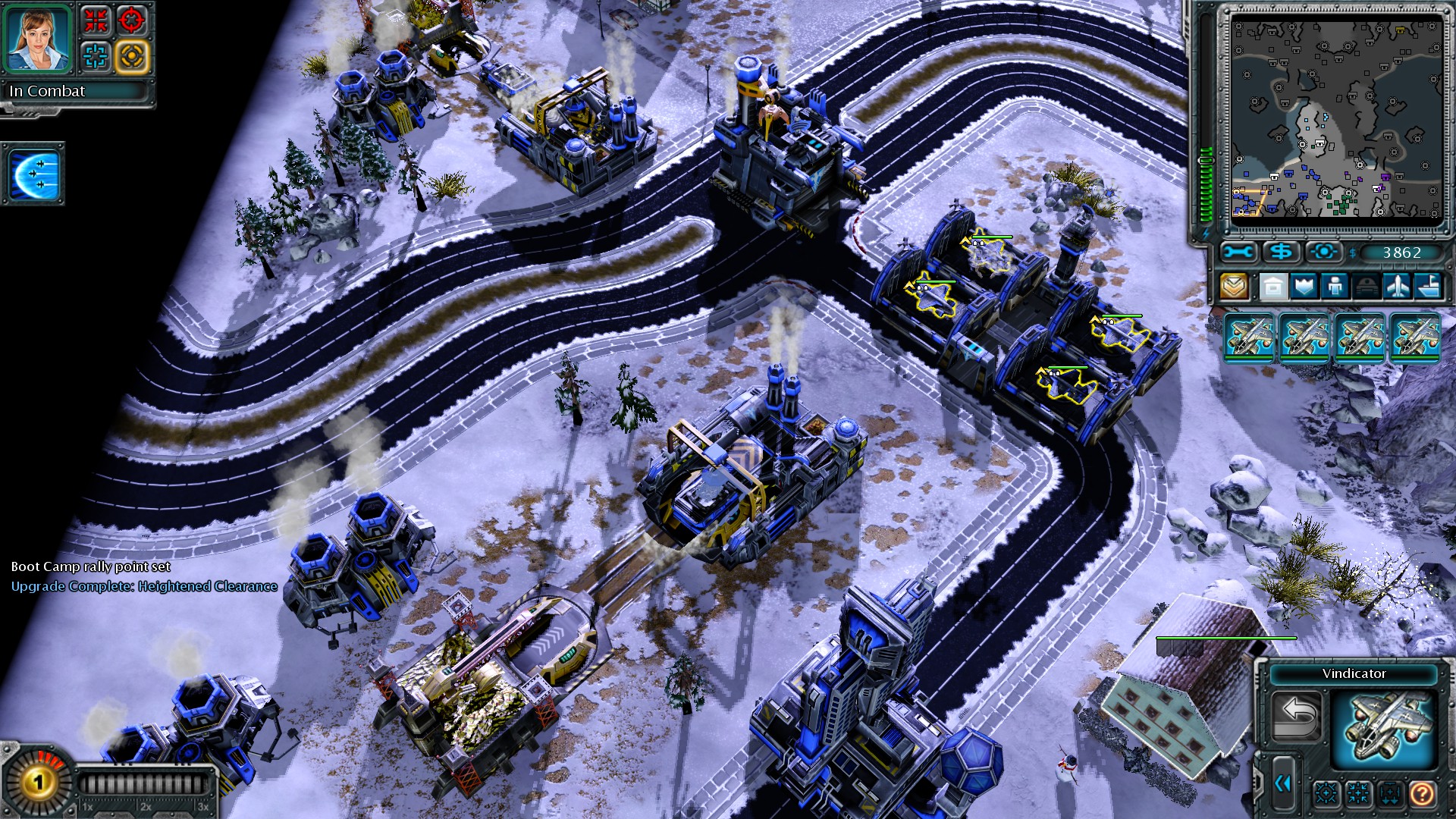This screenshot has height=819, width=1456.
Task: Collapse the panel with double-chevron button
Action: pos(1282,783)
